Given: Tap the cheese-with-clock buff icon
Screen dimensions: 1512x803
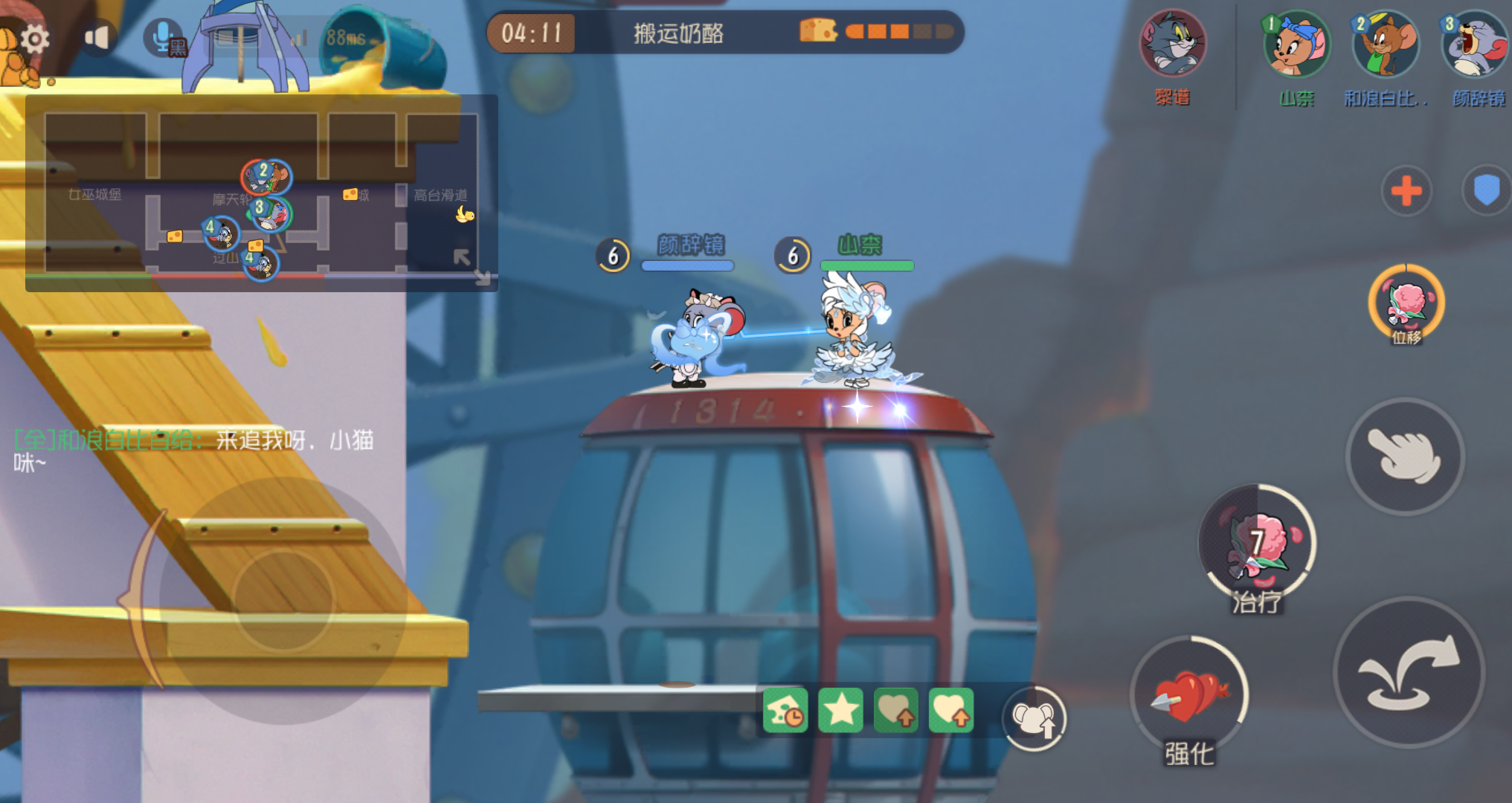Looking at the screenshot, I should point(785,712).
